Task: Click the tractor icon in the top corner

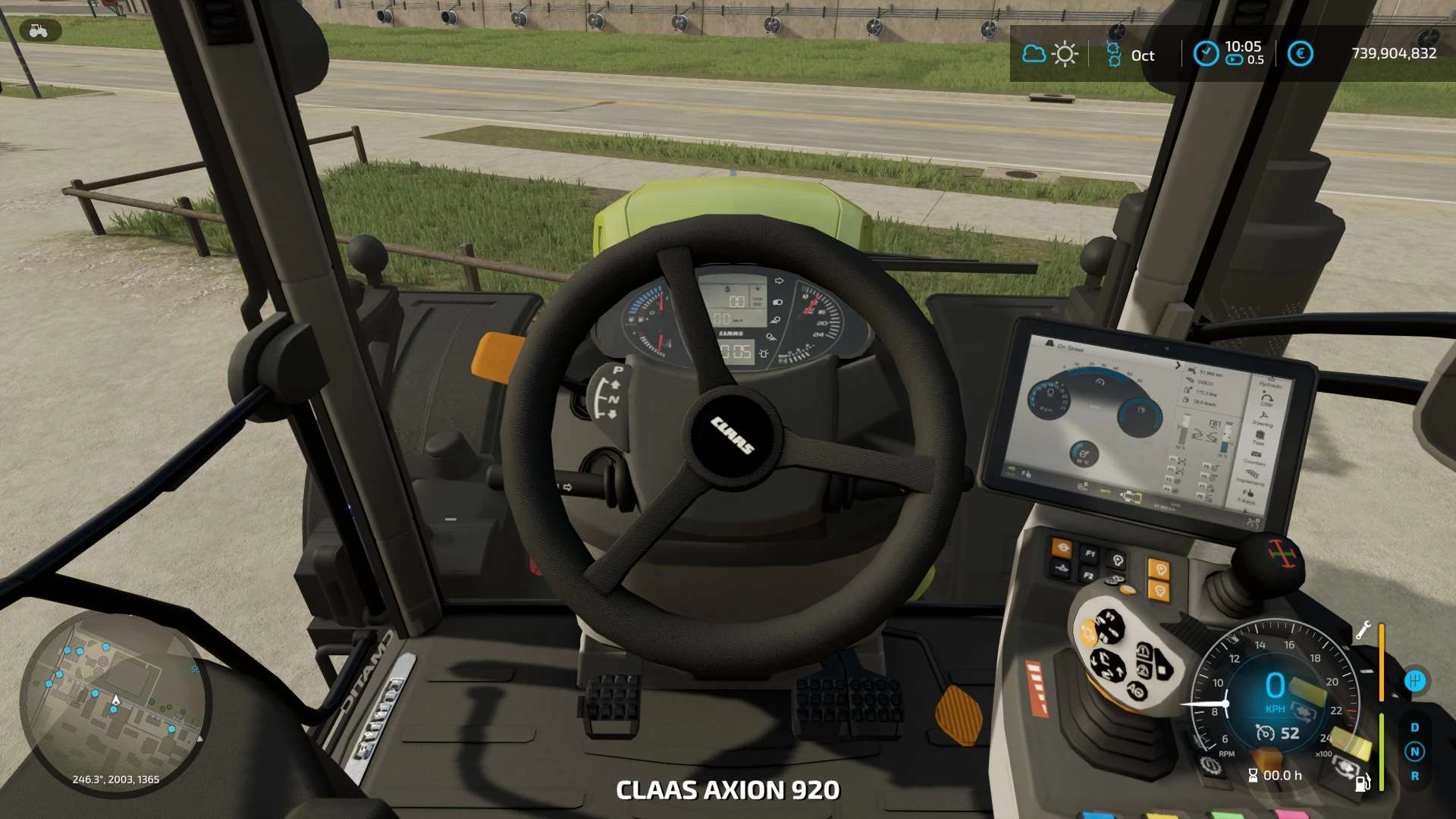Action: click(38, 31)
